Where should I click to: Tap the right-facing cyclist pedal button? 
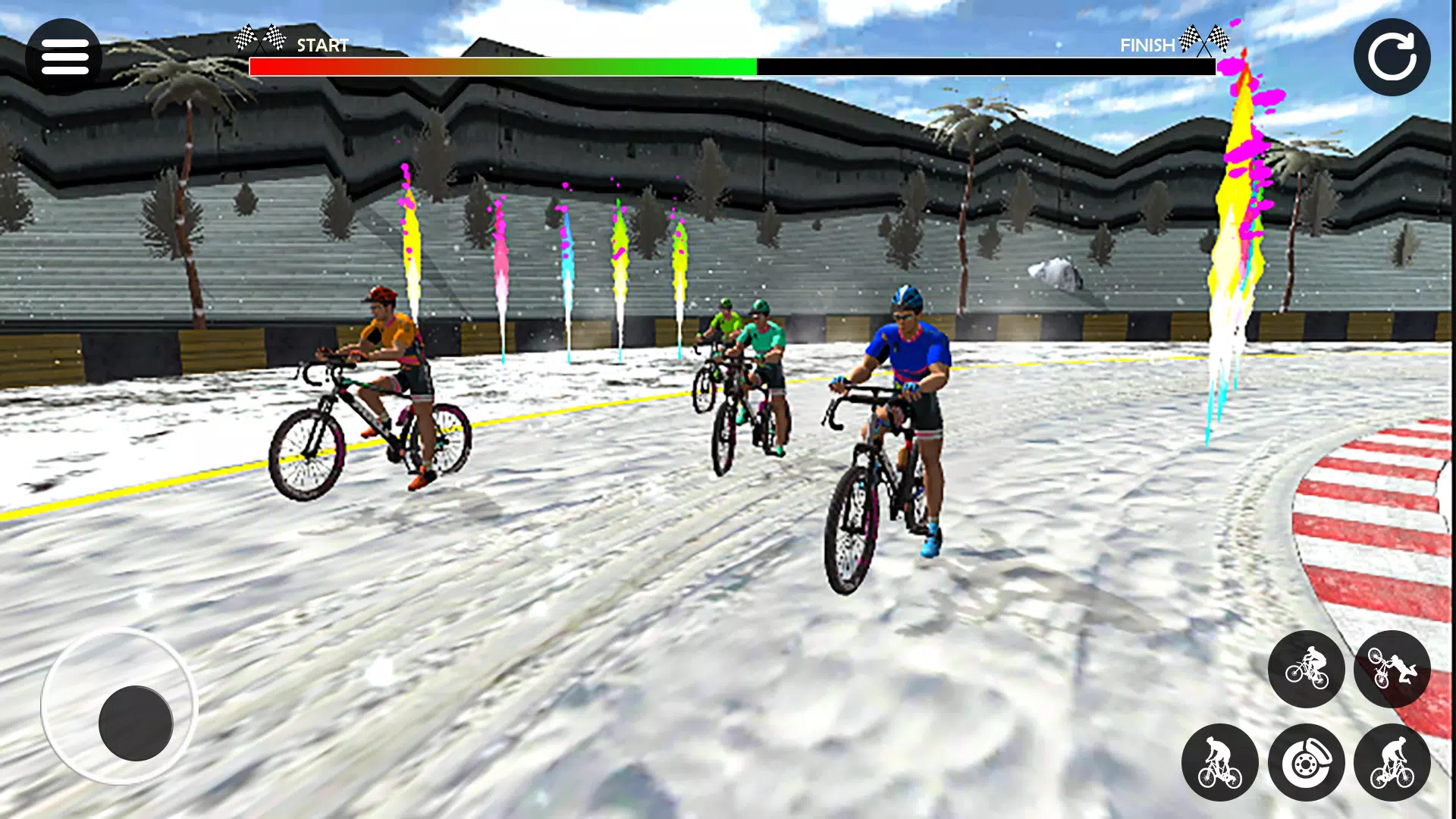(x=1392, y=762)
